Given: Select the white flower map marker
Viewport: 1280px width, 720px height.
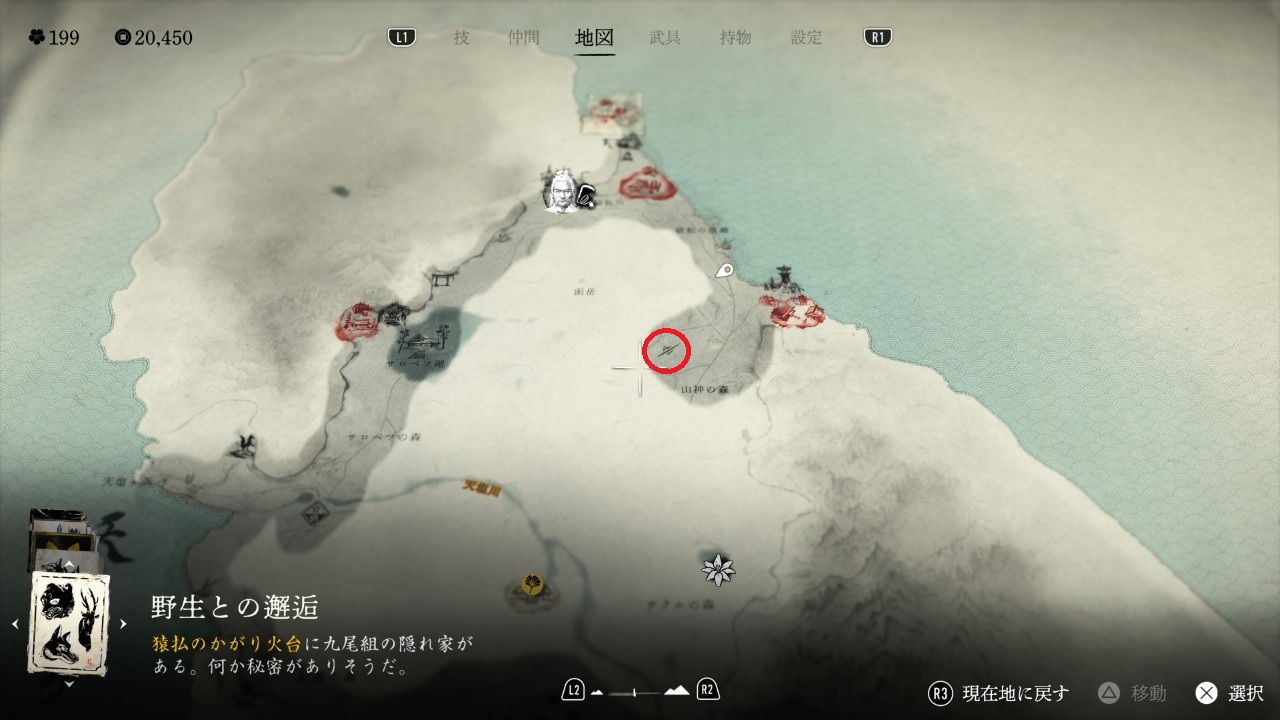Looking at the screenshot, I should click(x=718, y=570).
